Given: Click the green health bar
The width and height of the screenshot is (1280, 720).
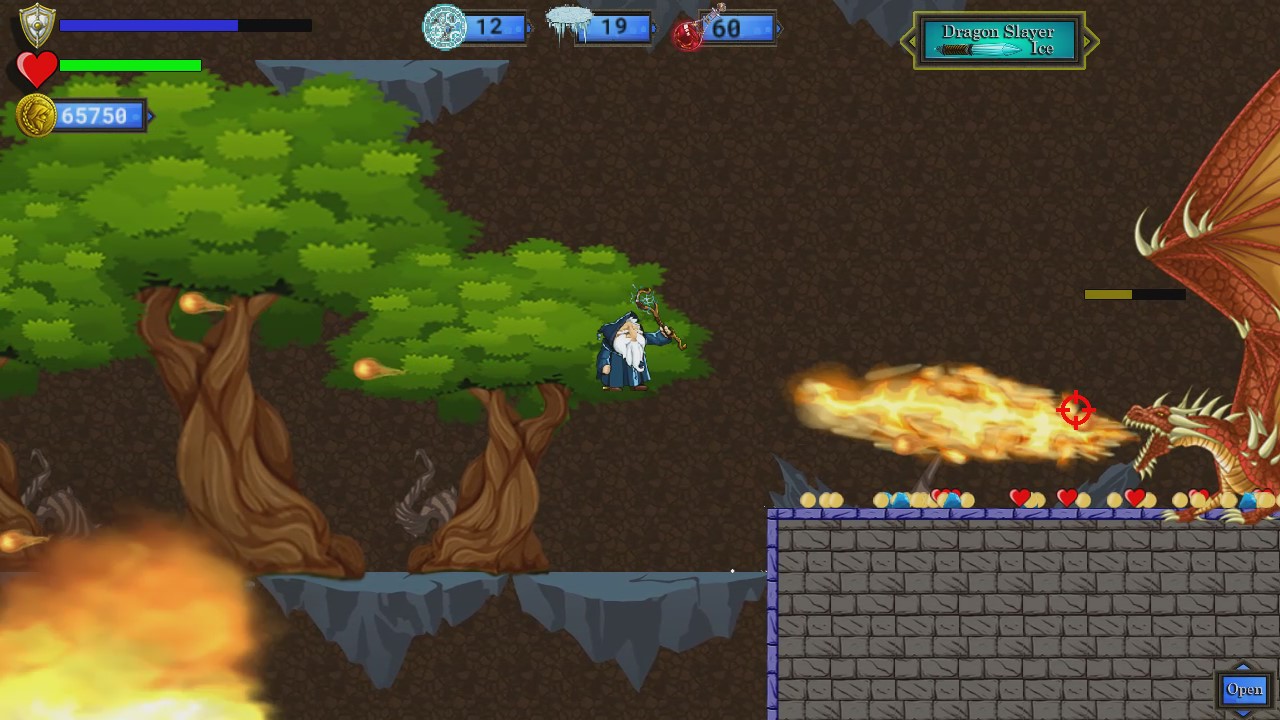Looking at the screenshot, I should [130, 65].
